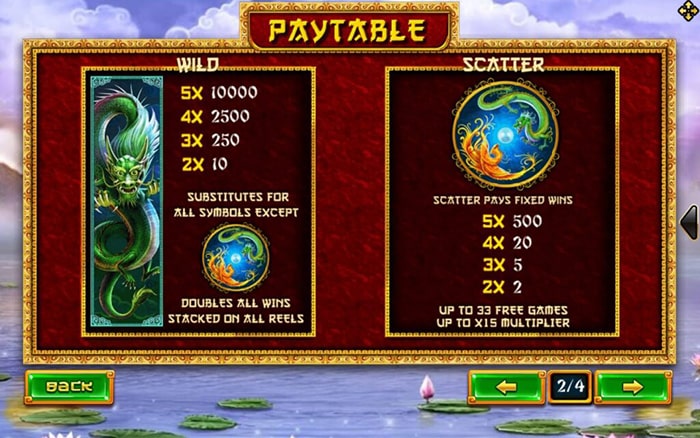The image size is (700, 438).
Task: Go to the previous paytable page
Action: tap(506, 386)
